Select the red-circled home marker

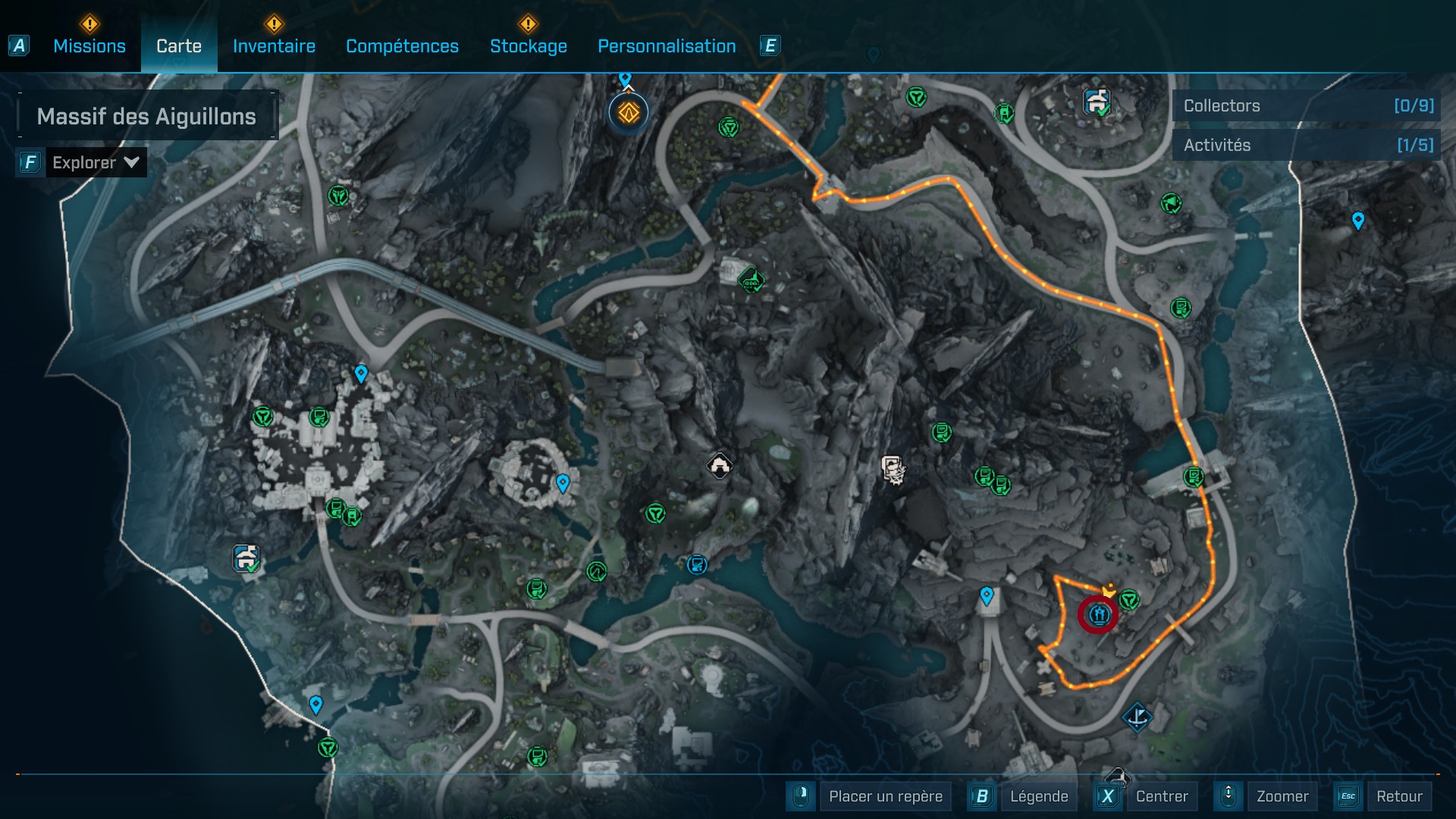coord(1099,613)
